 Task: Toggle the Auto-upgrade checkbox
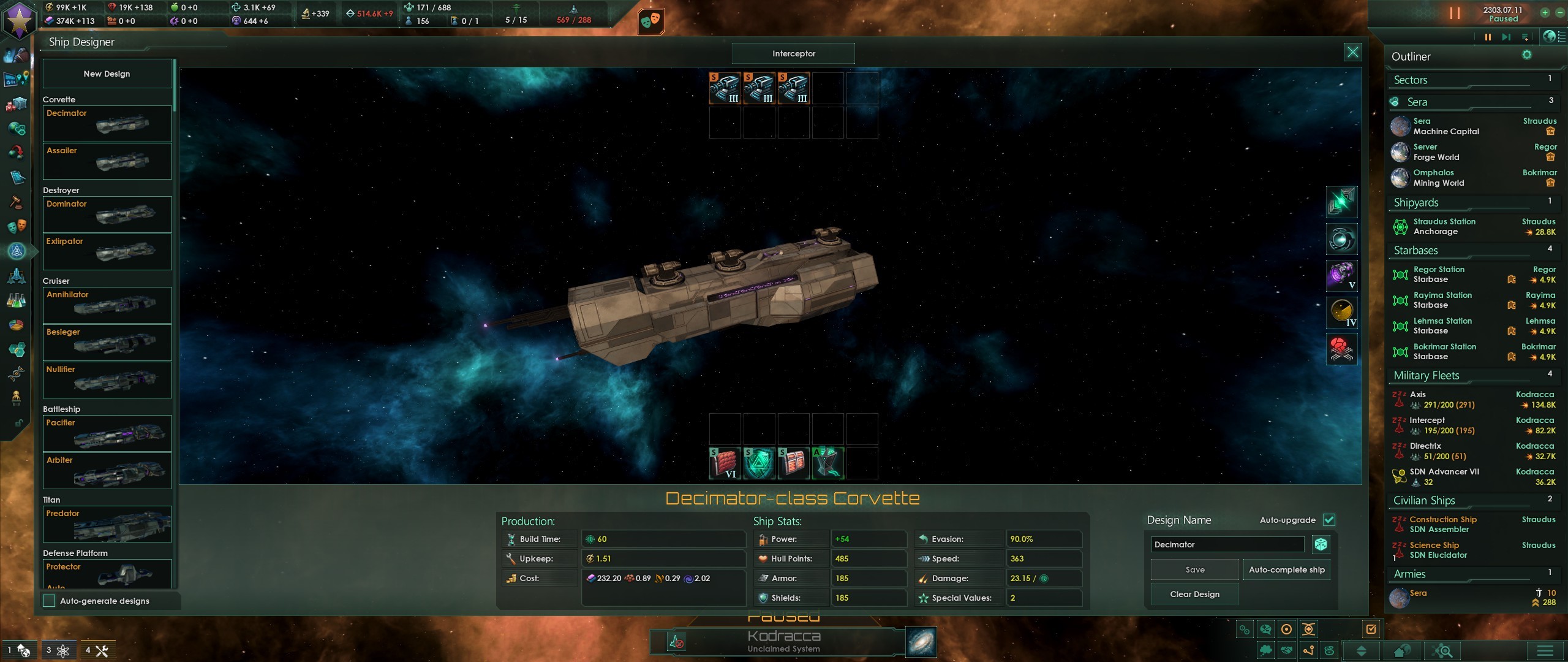click(x=1329, y=520)
